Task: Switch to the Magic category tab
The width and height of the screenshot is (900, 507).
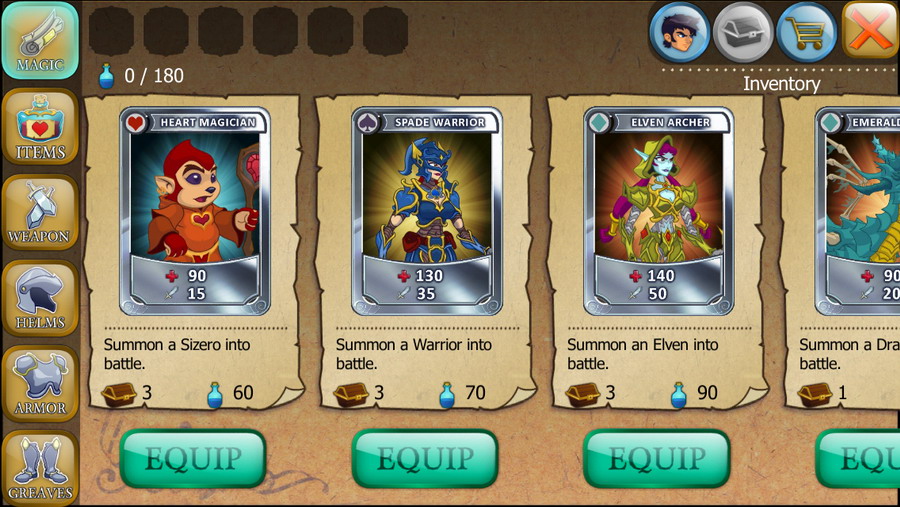Action: click(40, 41)
